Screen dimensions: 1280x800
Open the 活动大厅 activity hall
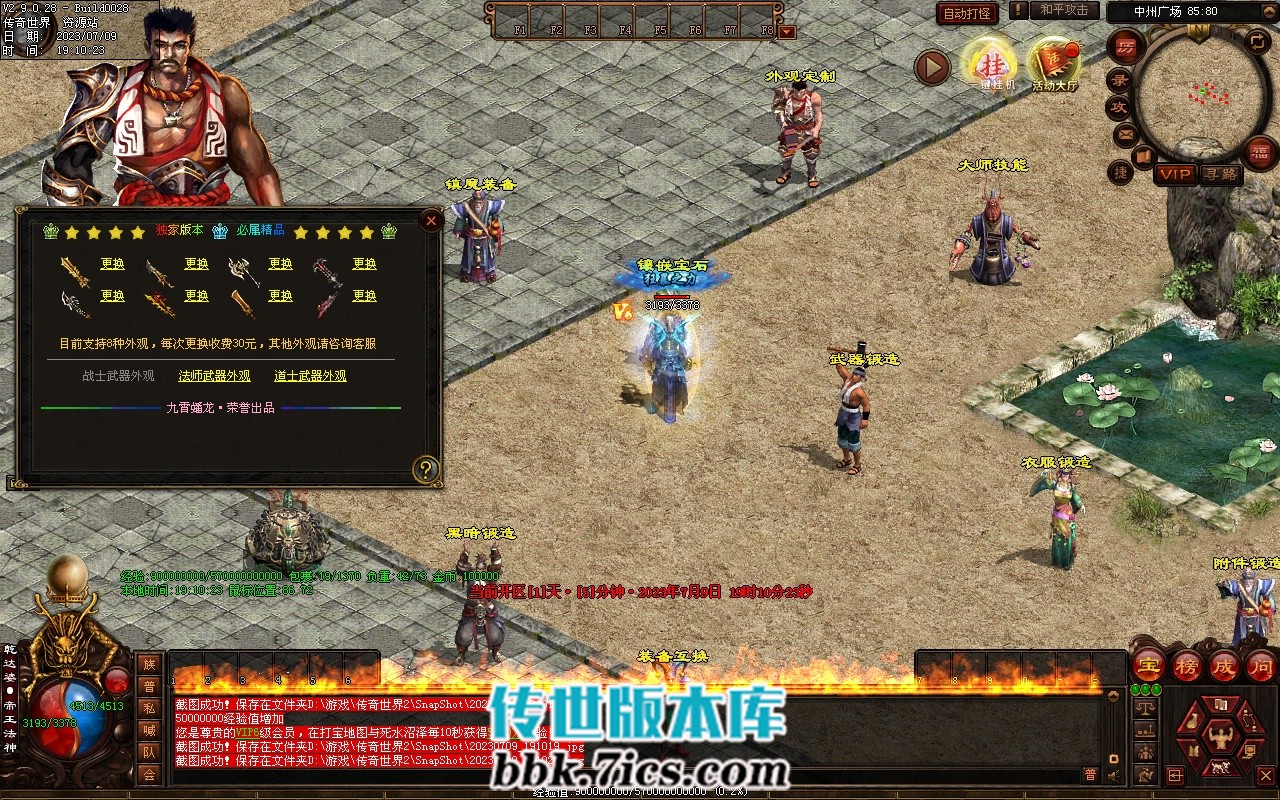point(1054,64)
